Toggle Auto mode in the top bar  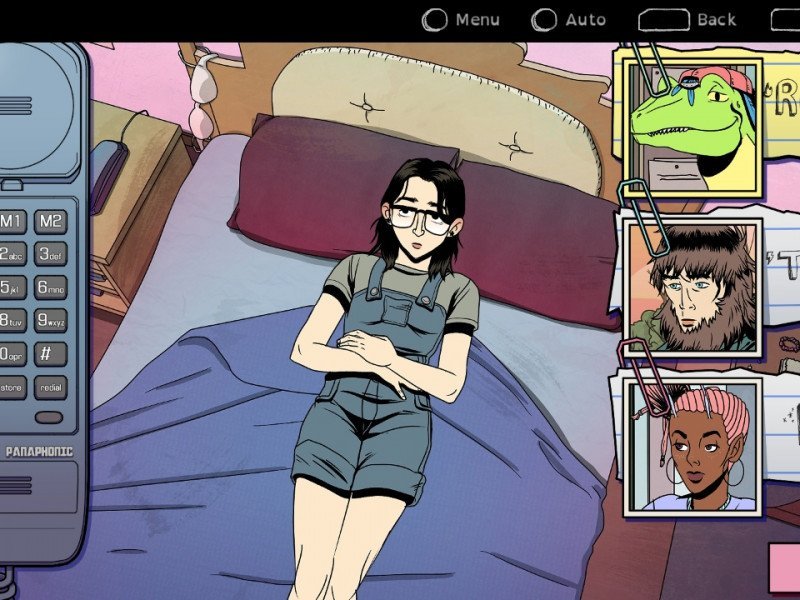point(569,19)
